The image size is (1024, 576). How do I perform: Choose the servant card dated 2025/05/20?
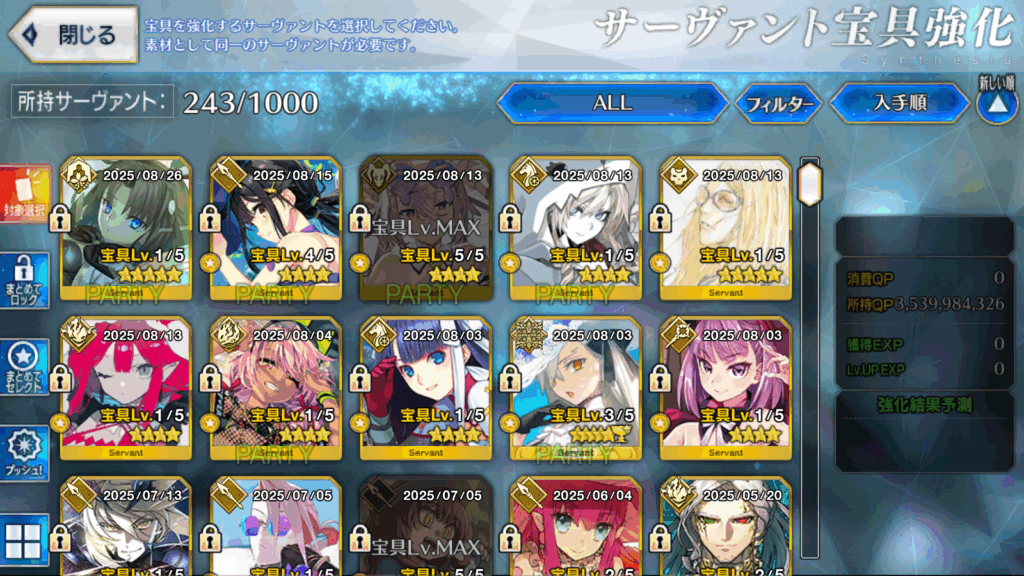(726, 528)
